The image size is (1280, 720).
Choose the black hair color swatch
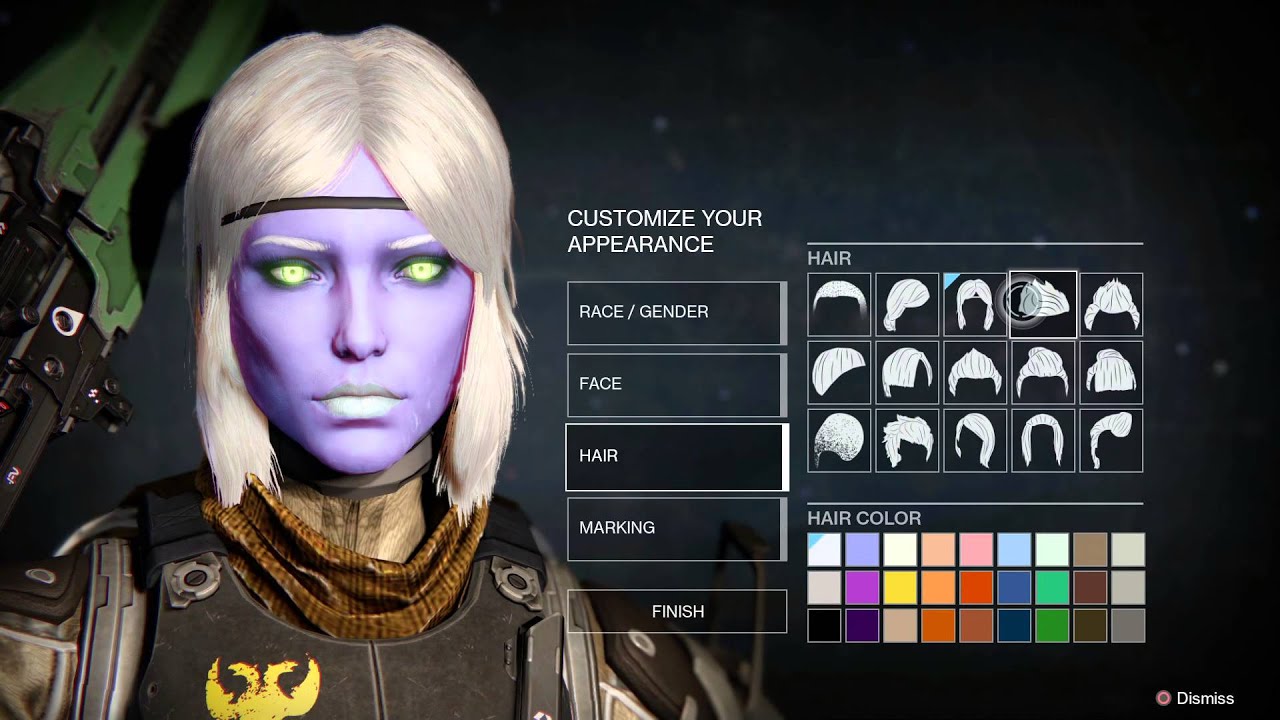tap(824, 626)
